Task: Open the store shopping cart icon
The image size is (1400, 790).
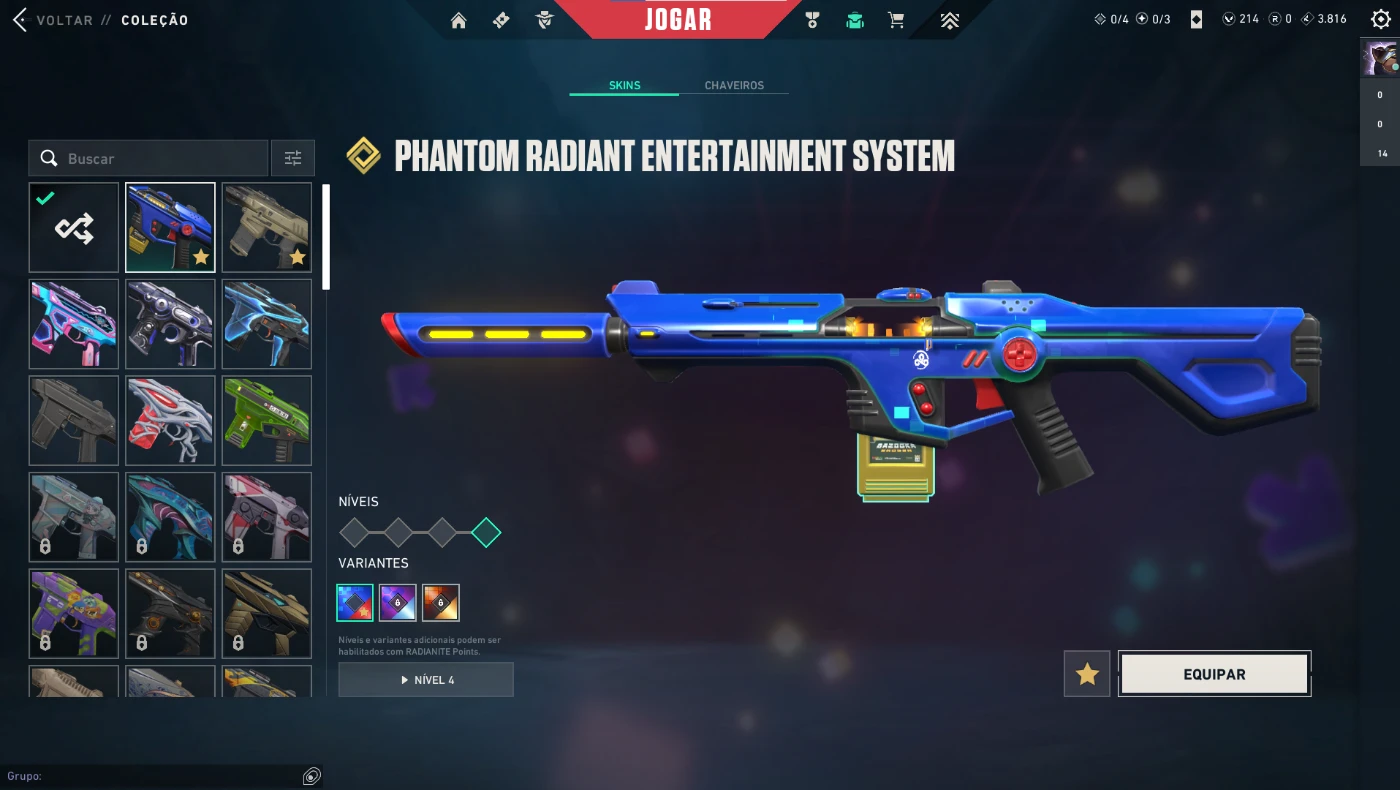Action: coord(896,20)
